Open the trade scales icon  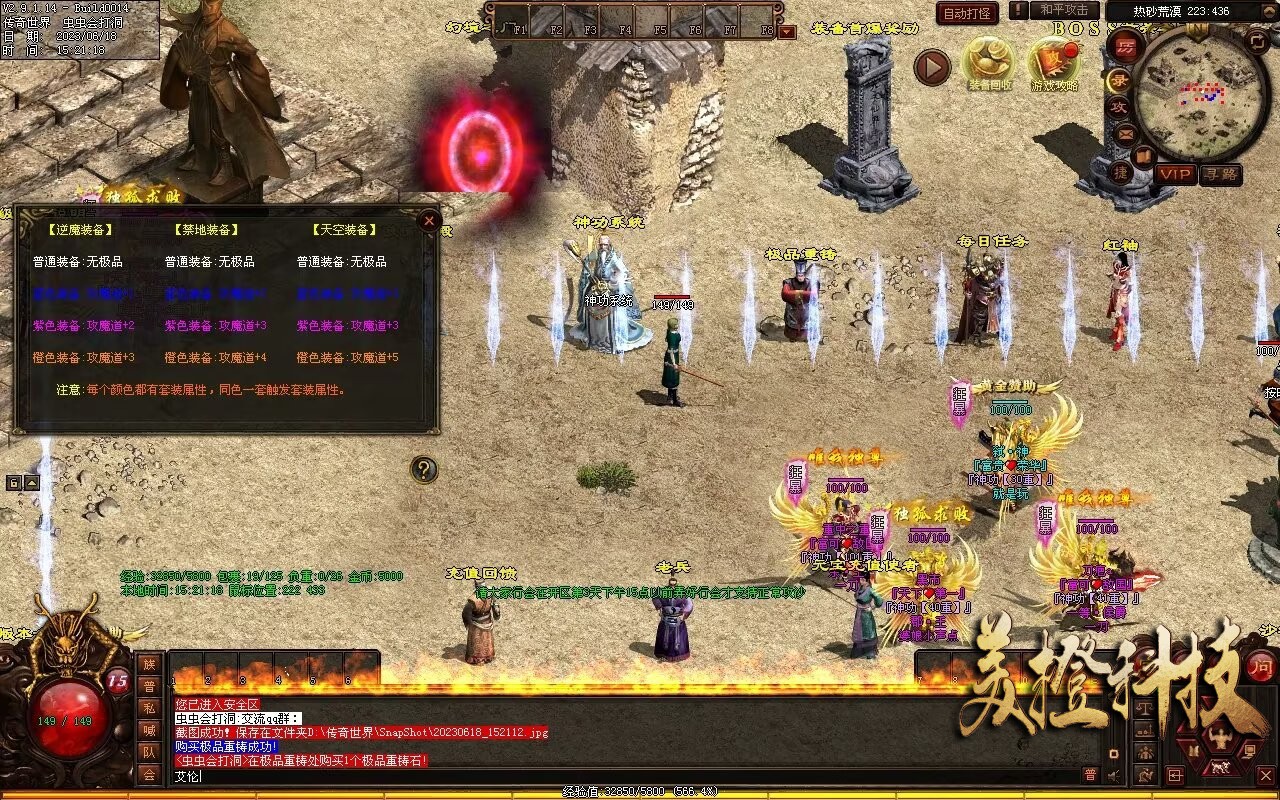(x=1143, y=708)
